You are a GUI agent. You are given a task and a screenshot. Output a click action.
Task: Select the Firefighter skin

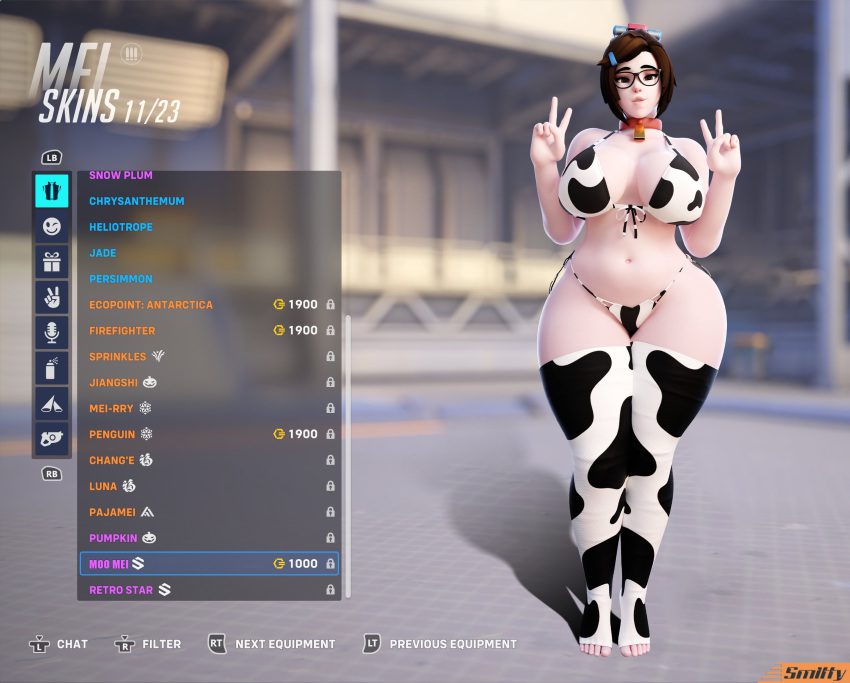[122, 330]
